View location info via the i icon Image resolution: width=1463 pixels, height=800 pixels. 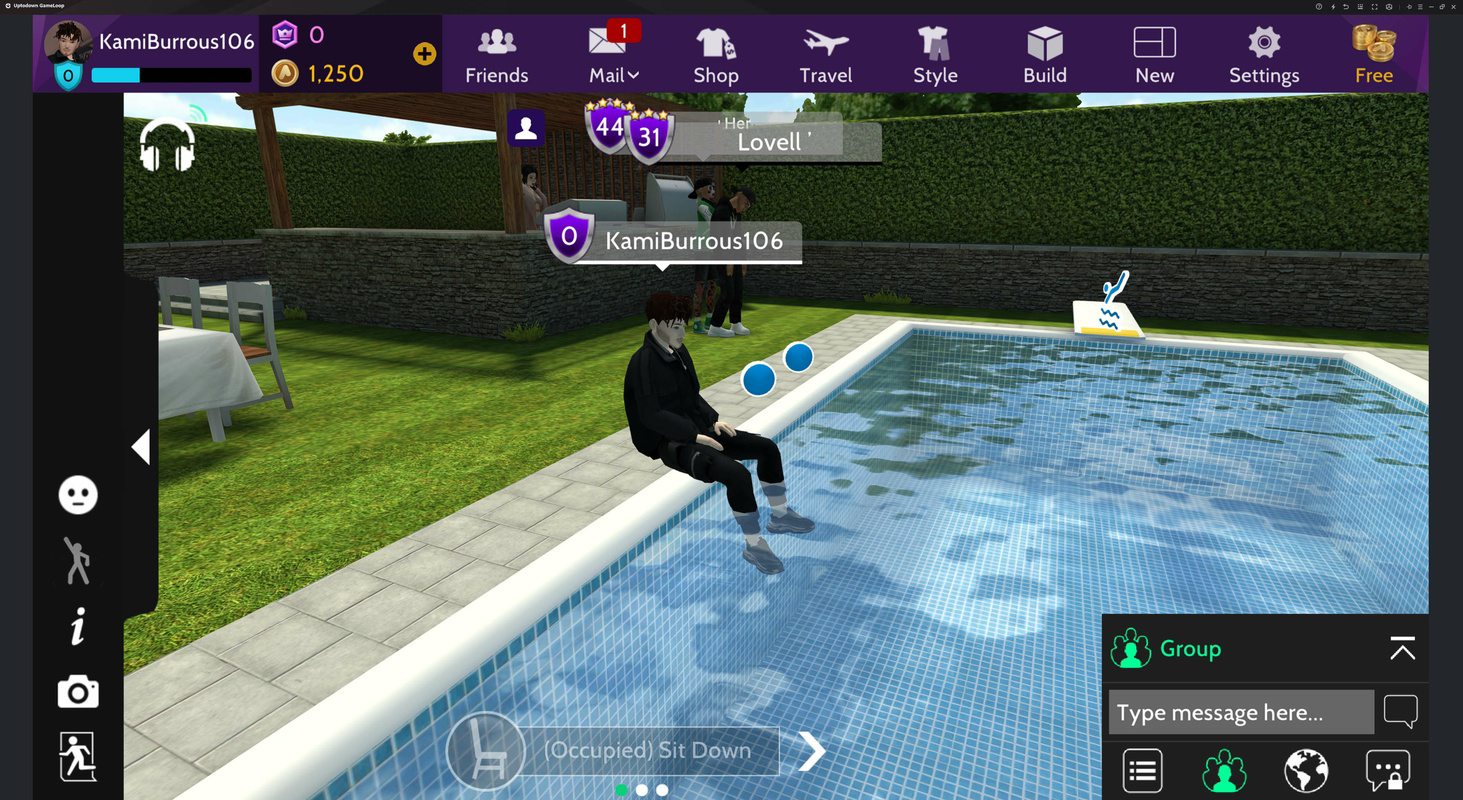[x=77, y=626]
